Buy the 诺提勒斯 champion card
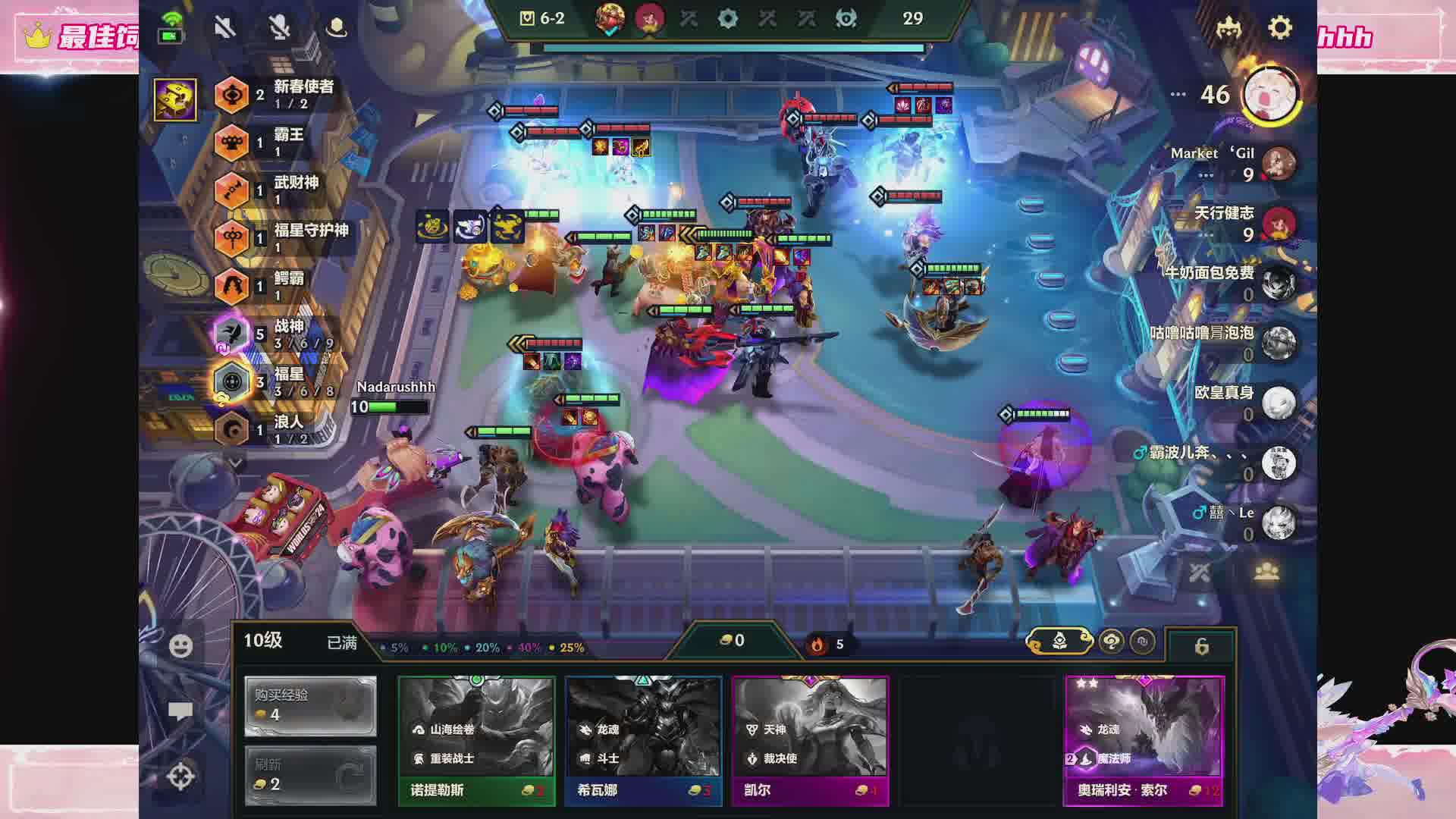 click(476, 739)
